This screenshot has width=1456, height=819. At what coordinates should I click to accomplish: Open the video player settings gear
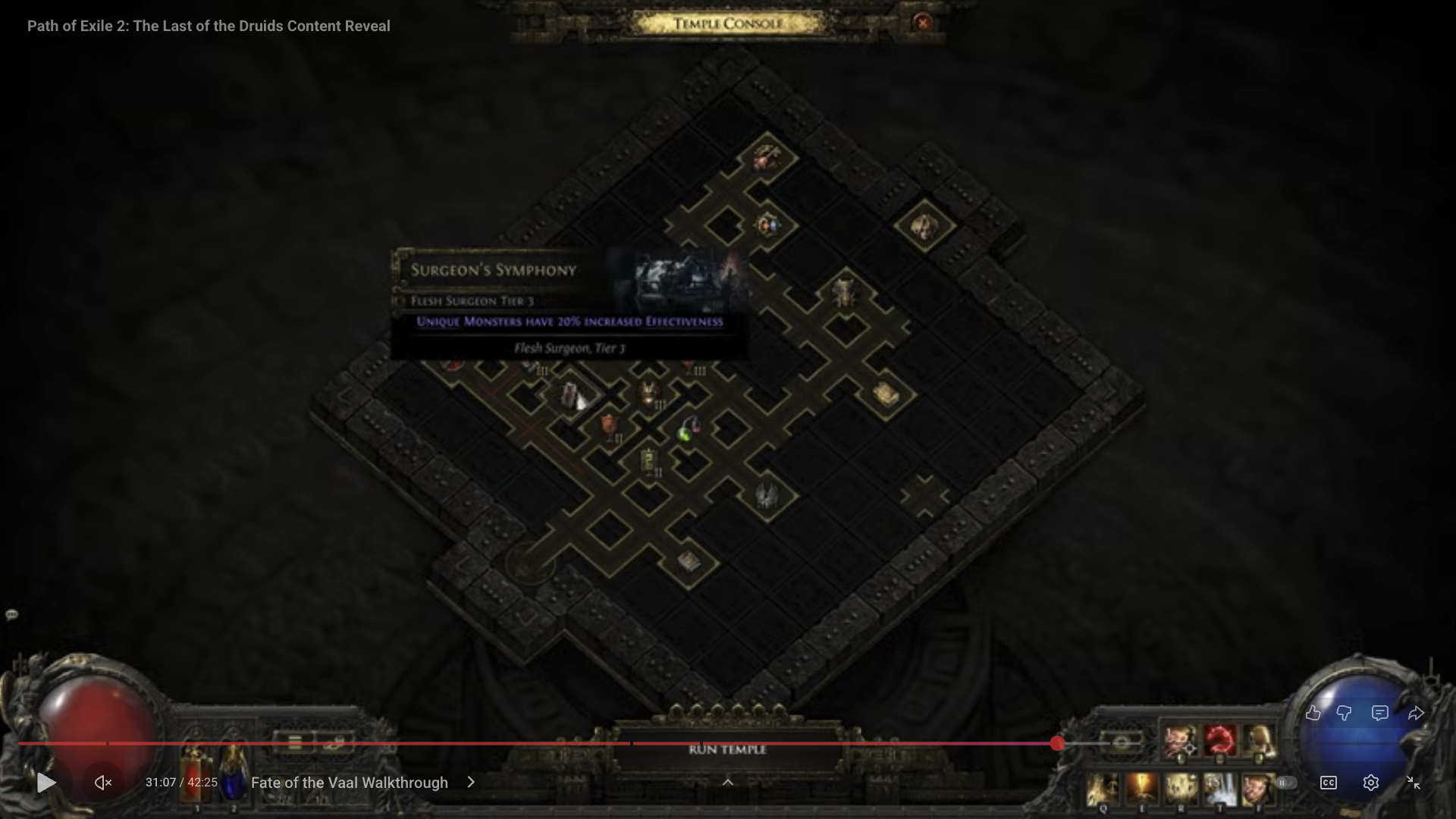[1370, 783]
